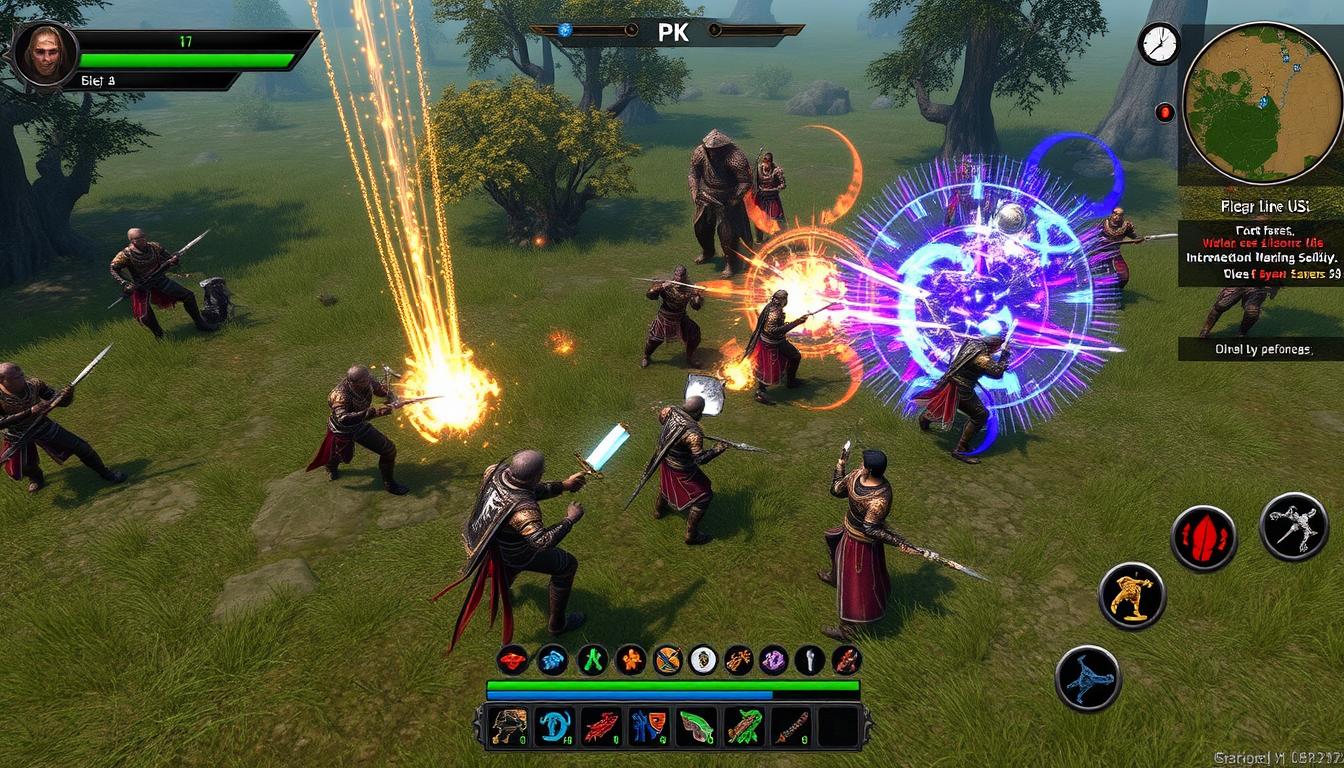Select the tan beast hotbar slot

pos(509,726)
